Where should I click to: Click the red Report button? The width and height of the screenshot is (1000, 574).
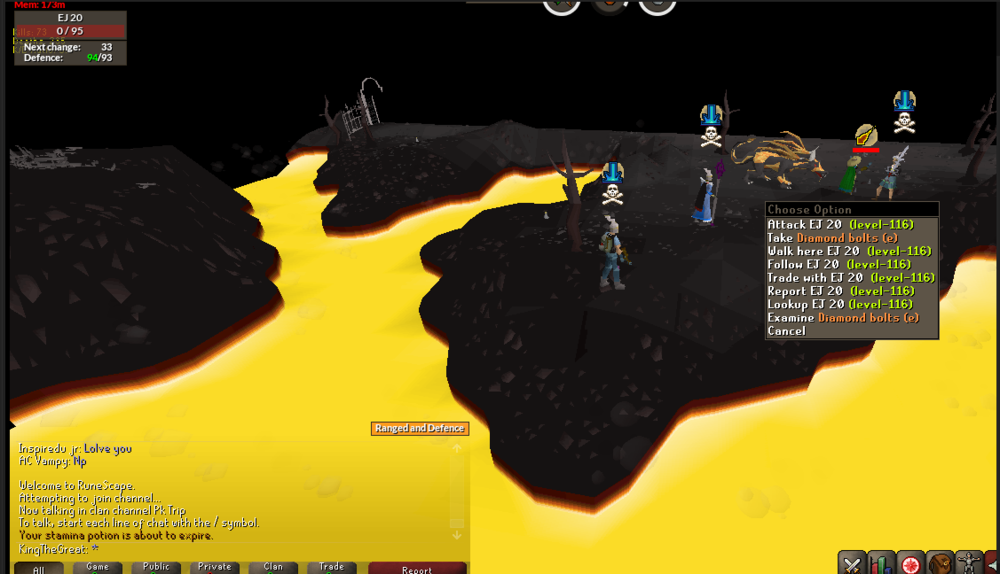click(417, 569)
